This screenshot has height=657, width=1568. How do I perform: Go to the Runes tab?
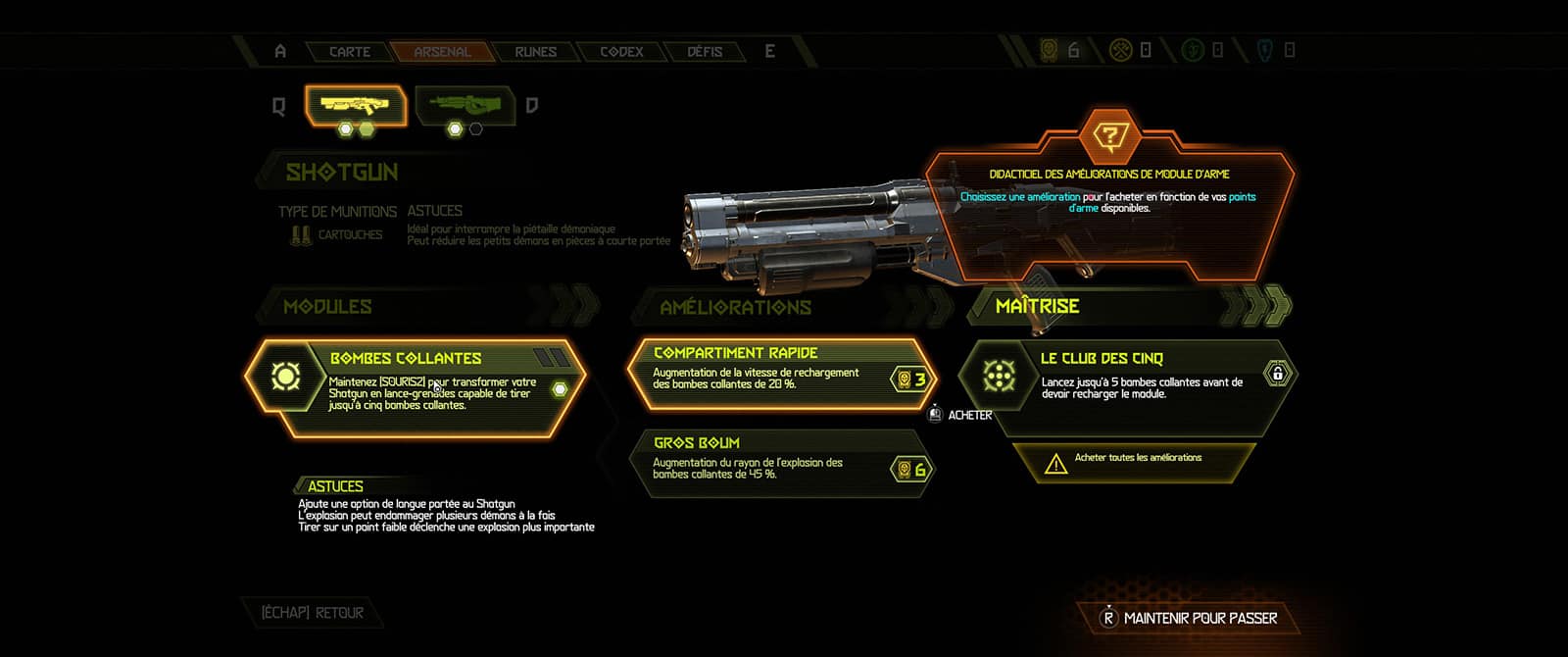[535, 52]
